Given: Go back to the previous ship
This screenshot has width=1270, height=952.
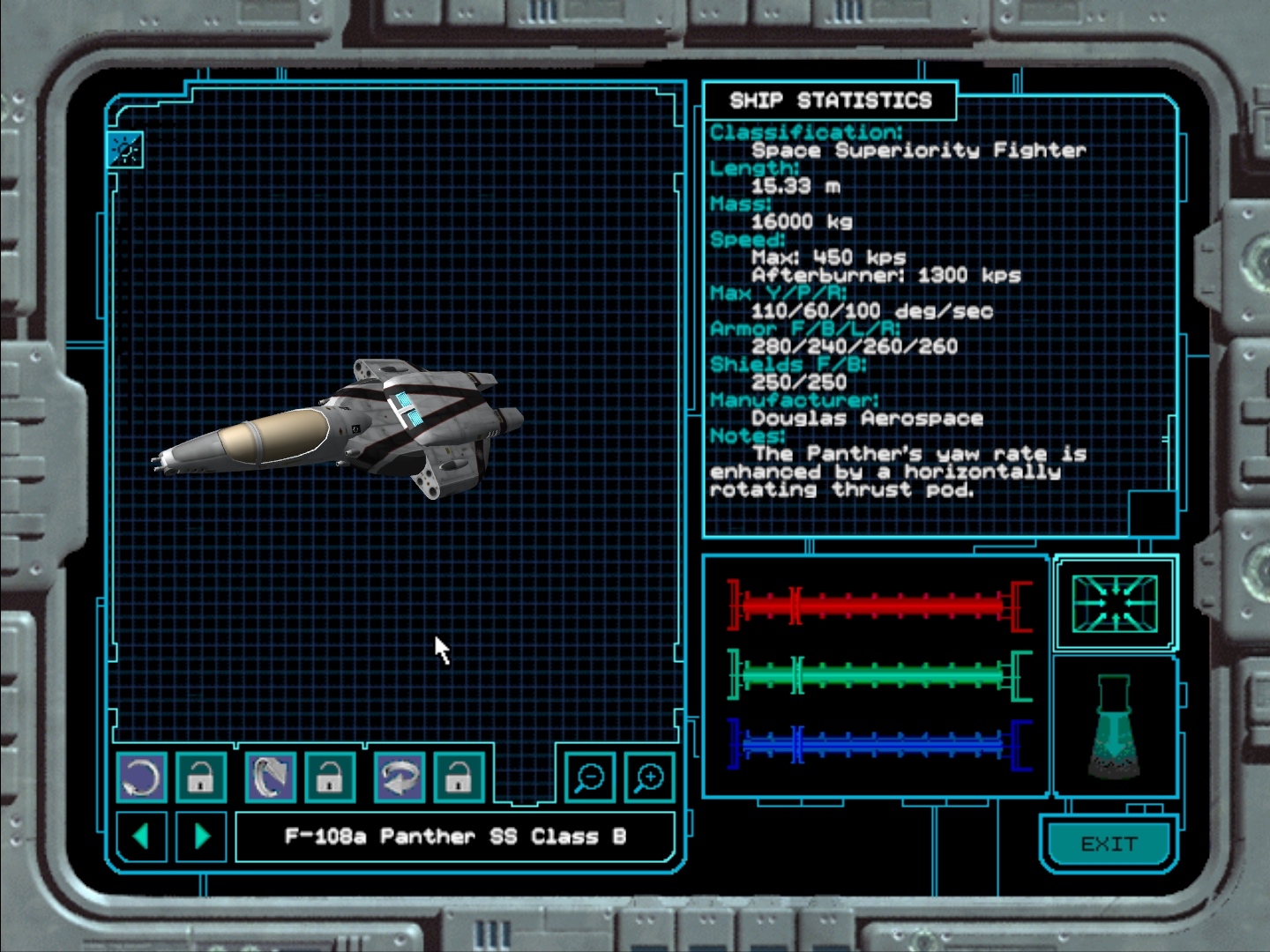Looking at the screenshot, I should (x=141, y=836).
